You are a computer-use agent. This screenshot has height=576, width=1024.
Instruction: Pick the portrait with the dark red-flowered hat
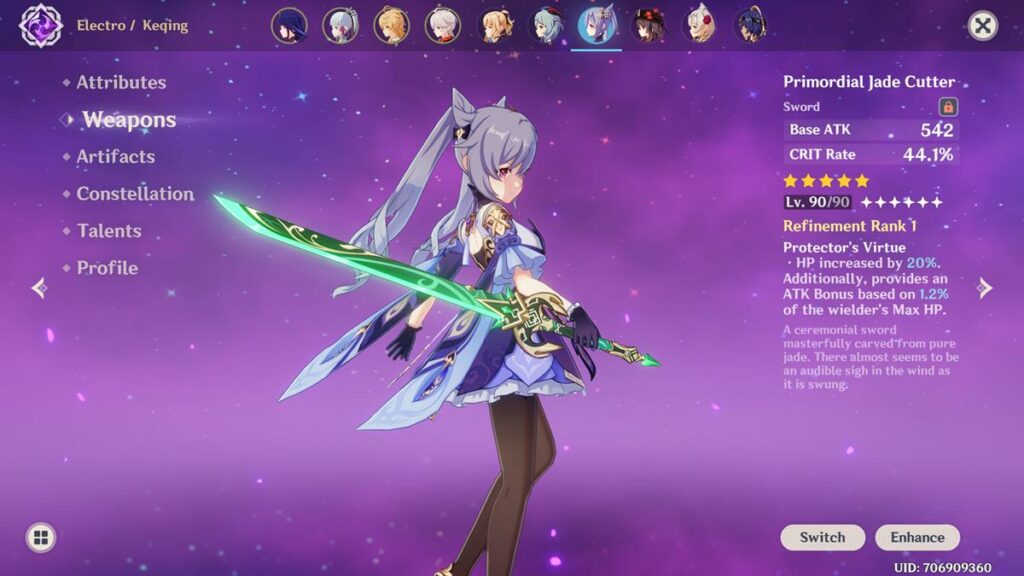(x=648, y=26)
